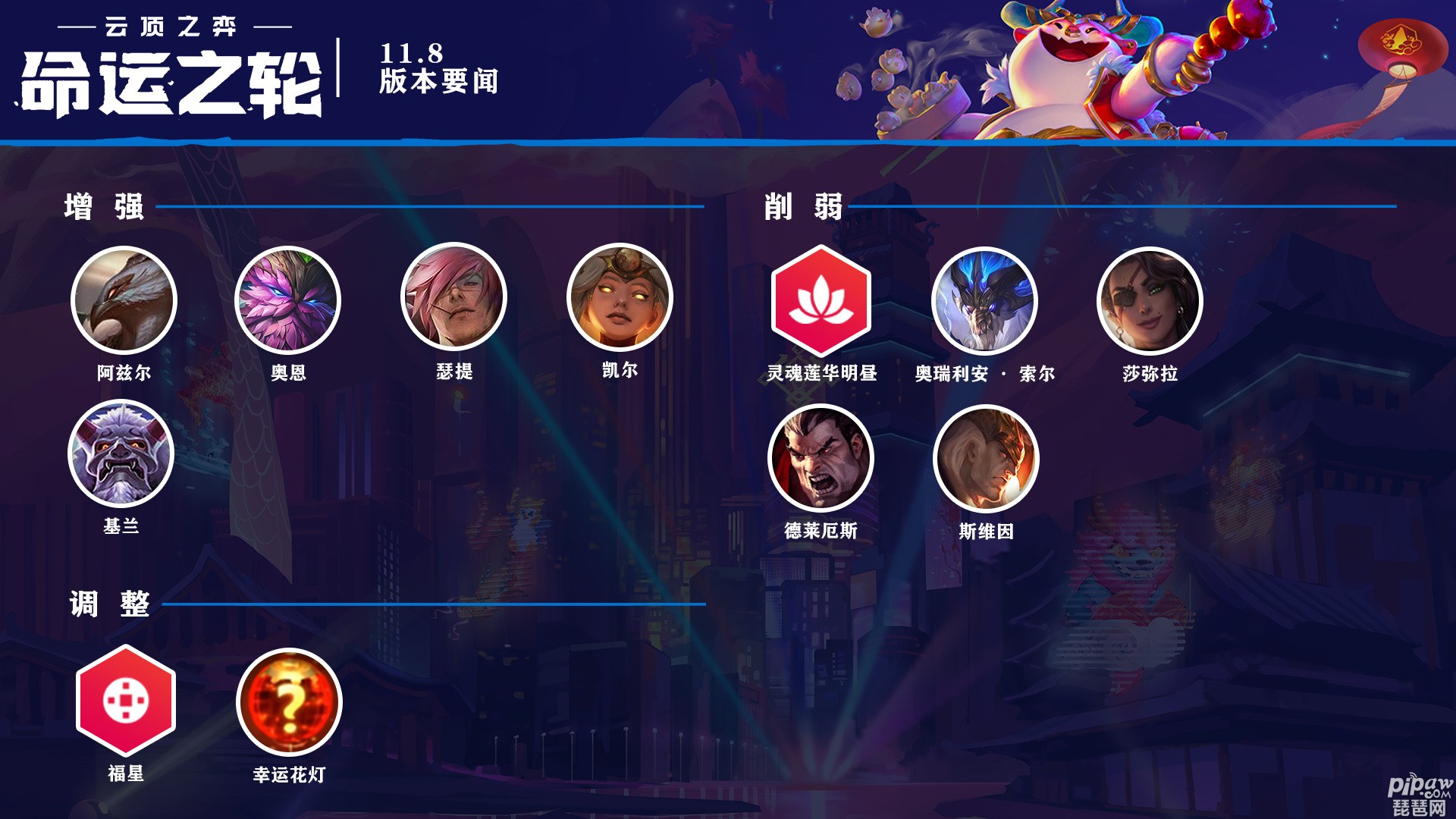Click the 灵魂莲华明昼 lotus trait icon
The height and width of the screenshot is (819, 1456).
[821, 300]
